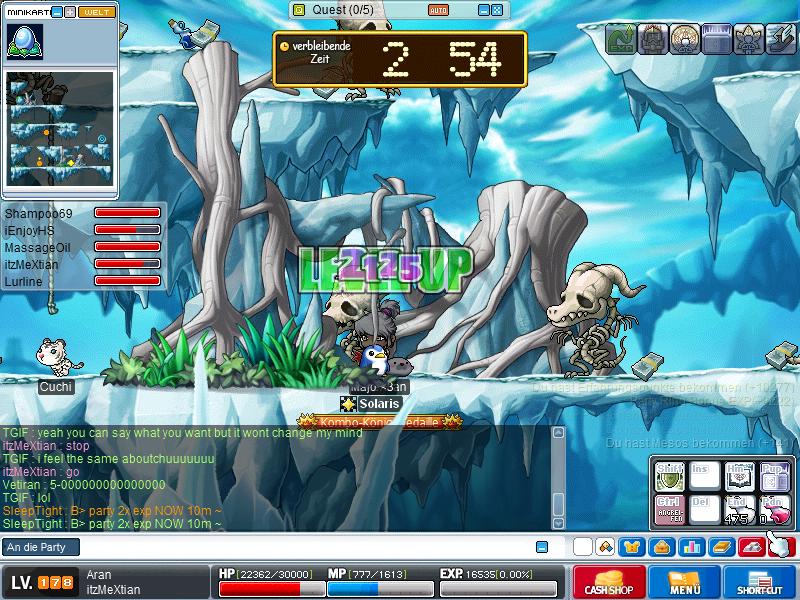
Task: Open the Cash Shop
Action: point(607,582)
